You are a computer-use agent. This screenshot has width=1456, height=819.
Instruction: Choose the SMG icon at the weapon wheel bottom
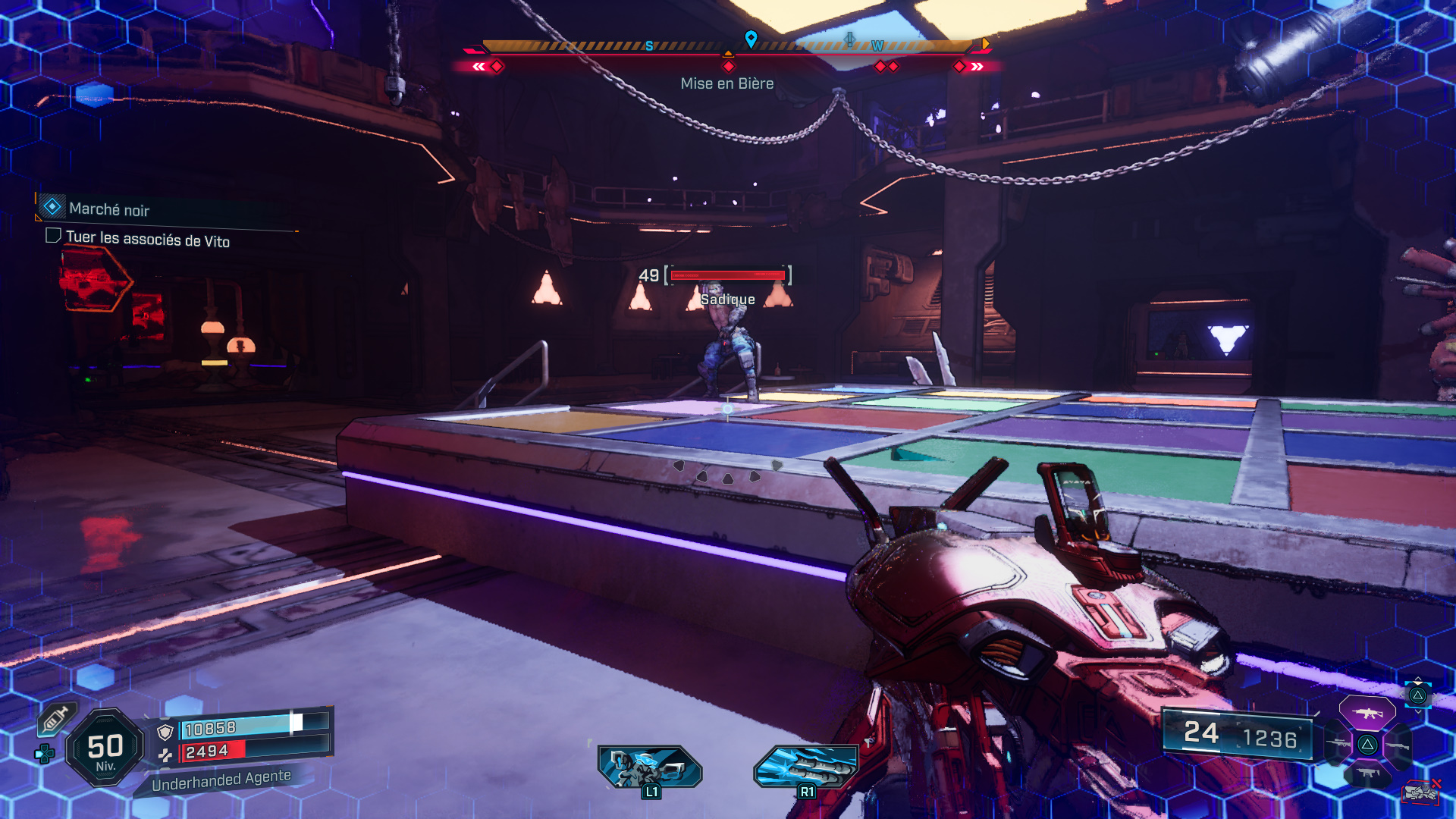point(1369,773)
